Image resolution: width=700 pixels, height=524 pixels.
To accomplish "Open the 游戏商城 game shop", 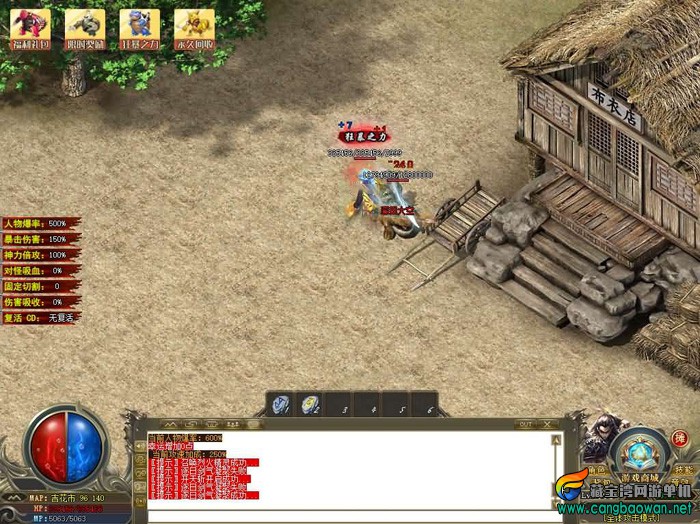I will pos(640,479).
